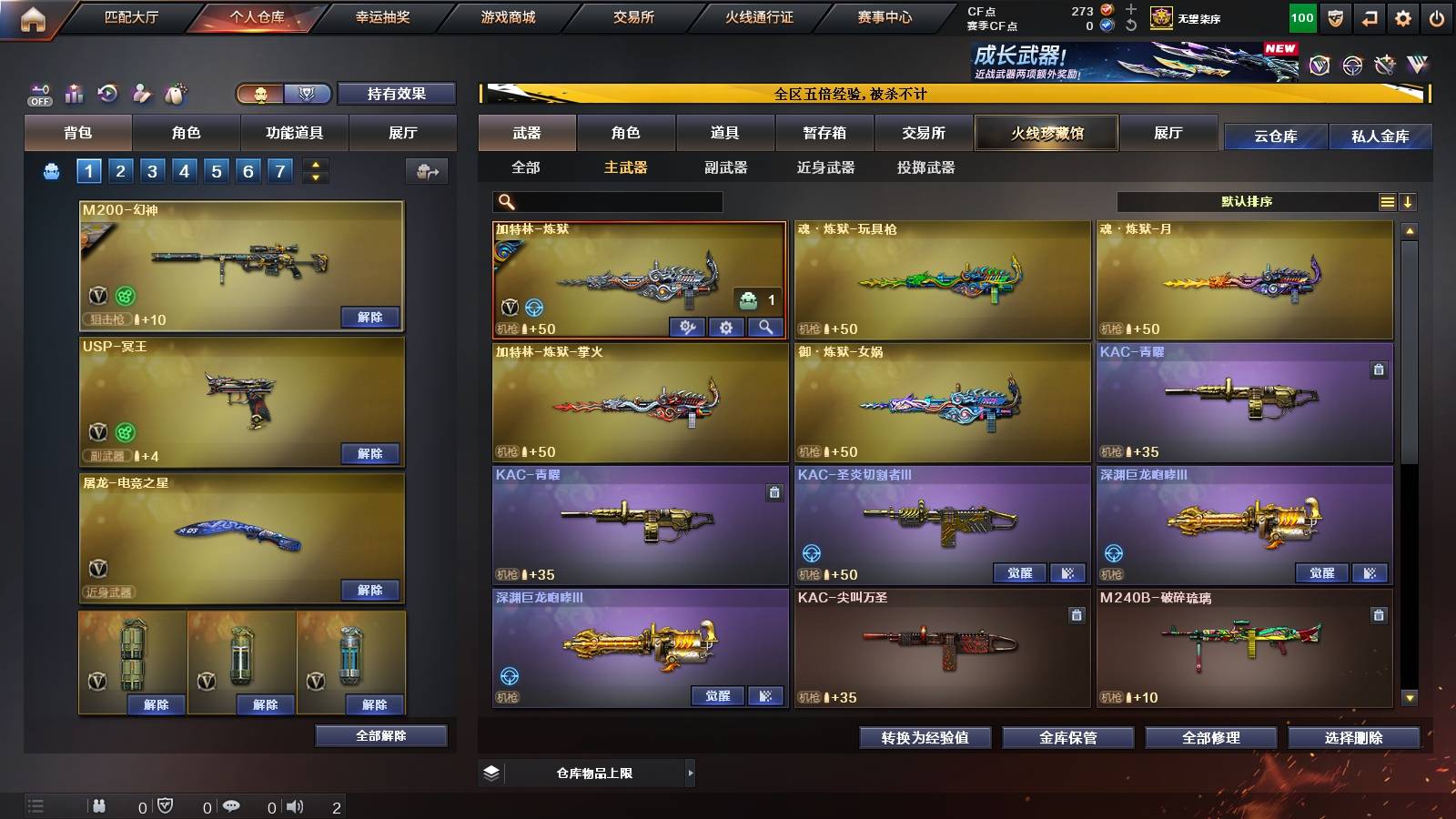Screen dimensions: 1456x819
Task: Expand the 仓库物品上限 section arrow
Action: (x=691, y=773)
